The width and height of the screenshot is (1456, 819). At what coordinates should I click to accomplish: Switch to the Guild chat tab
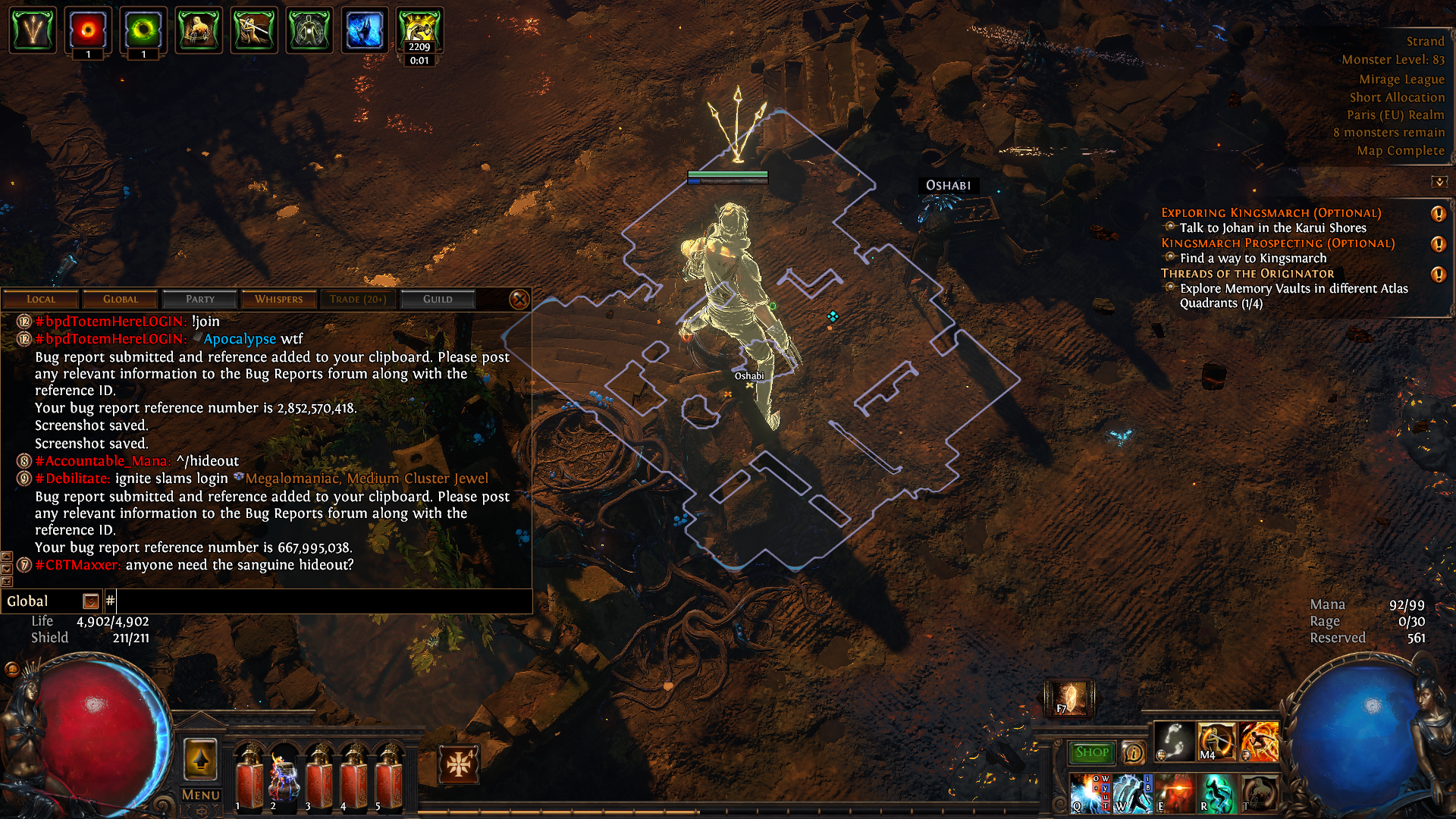pos(438,300)
